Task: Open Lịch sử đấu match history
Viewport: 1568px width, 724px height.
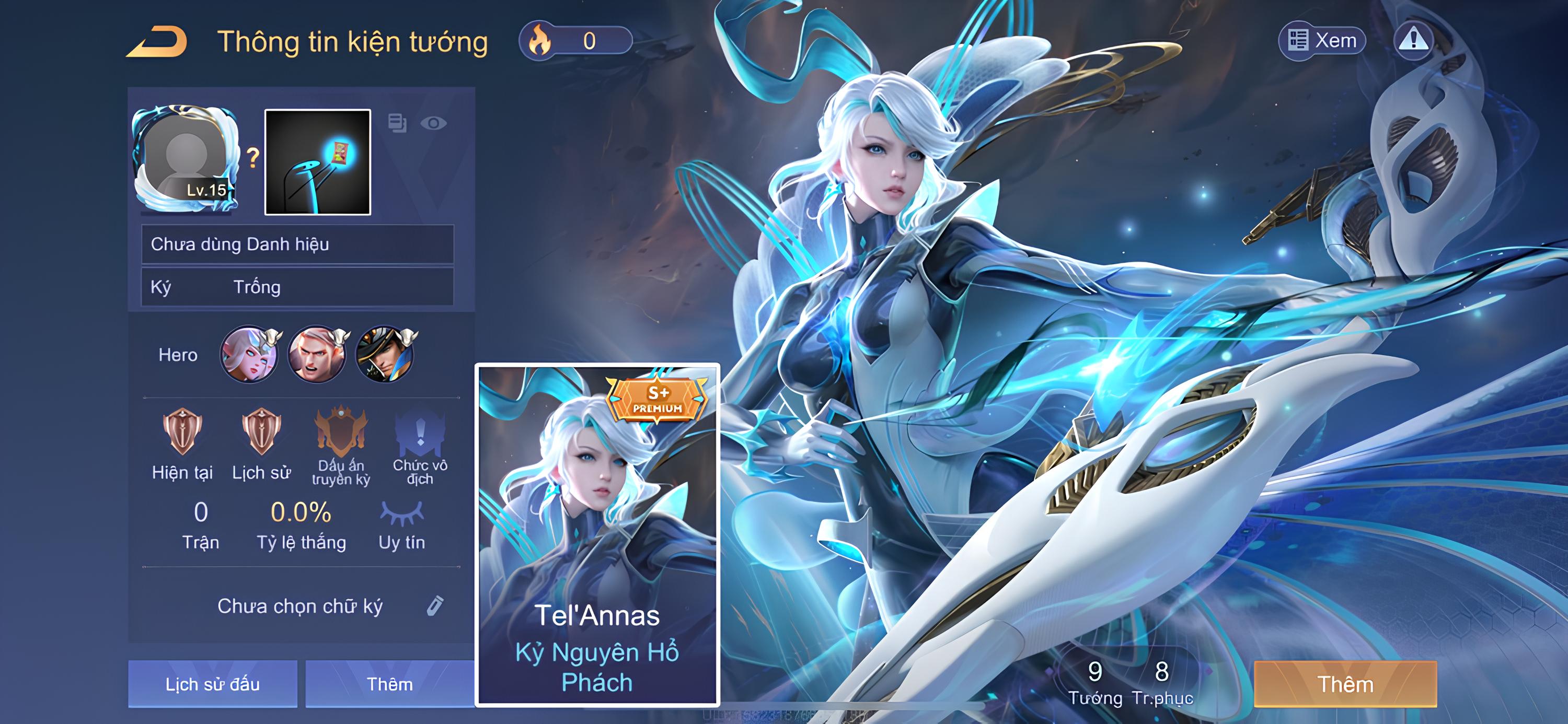Action: (212, 684)
